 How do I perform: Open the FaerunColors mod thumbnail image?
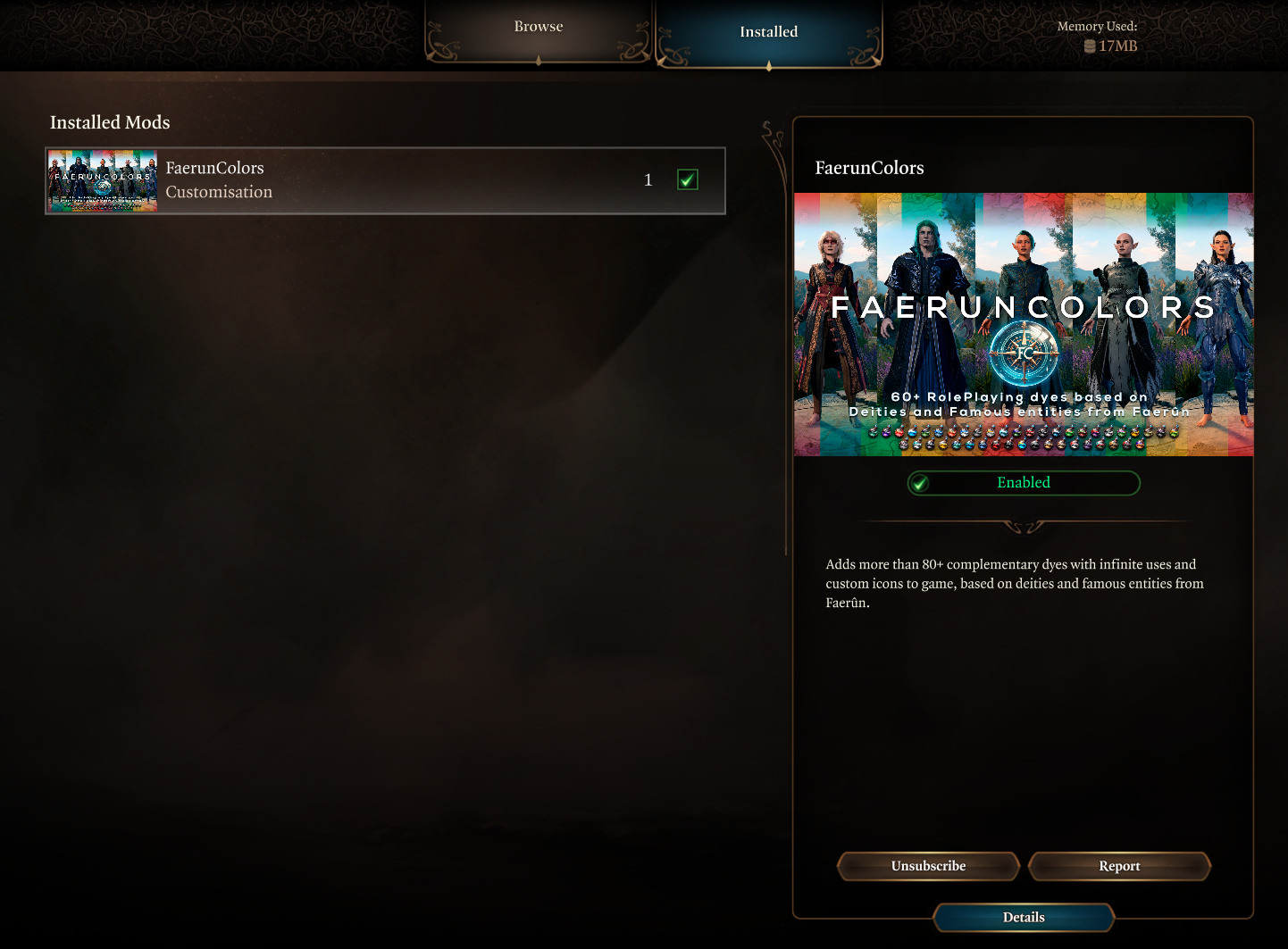102,179
